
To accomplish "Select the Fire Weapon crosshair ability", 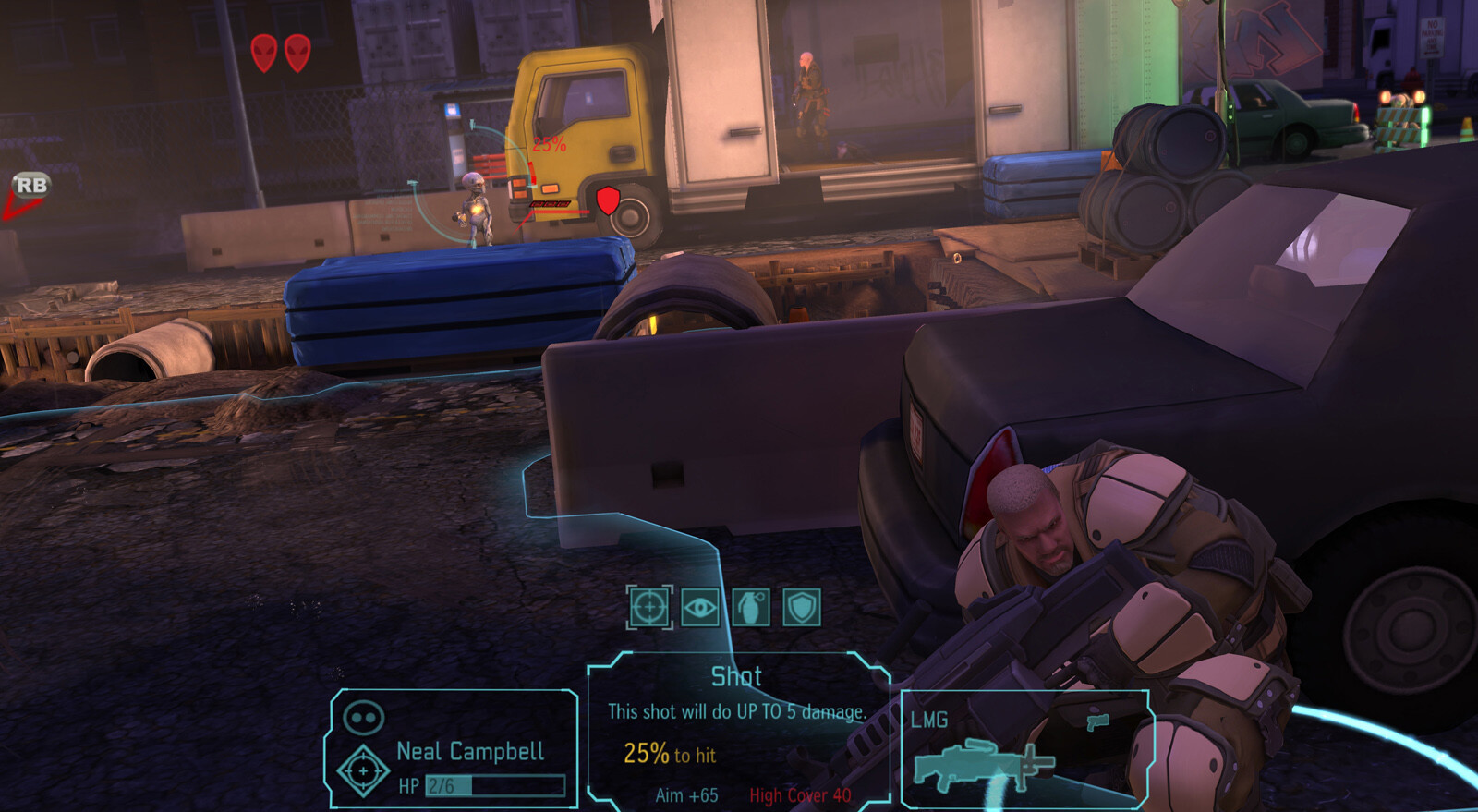I will click(x=649, y=608).
